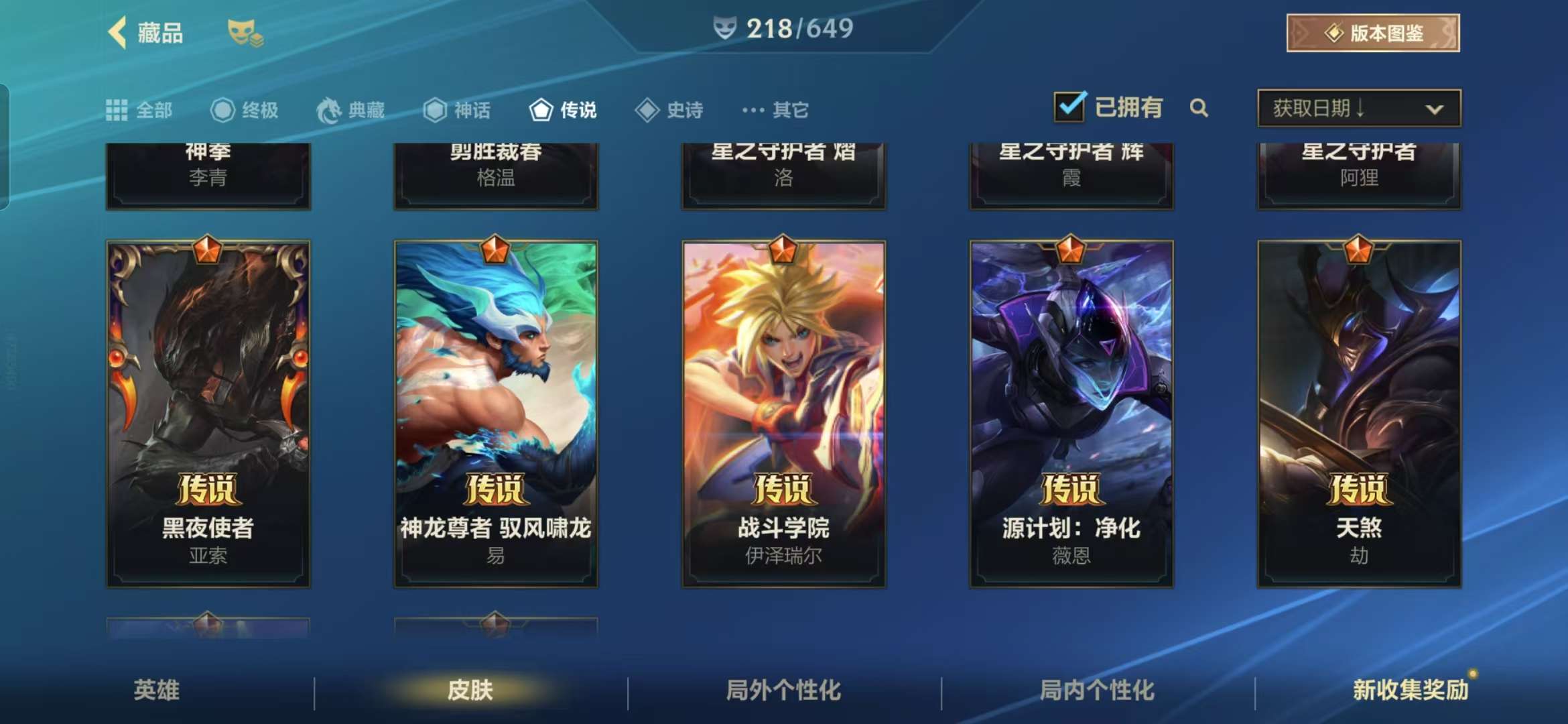The height and width of the screenshot is (724, 1568).
Task: Go back from the 藏品 collection screen
Action: (x=119, y=33)
